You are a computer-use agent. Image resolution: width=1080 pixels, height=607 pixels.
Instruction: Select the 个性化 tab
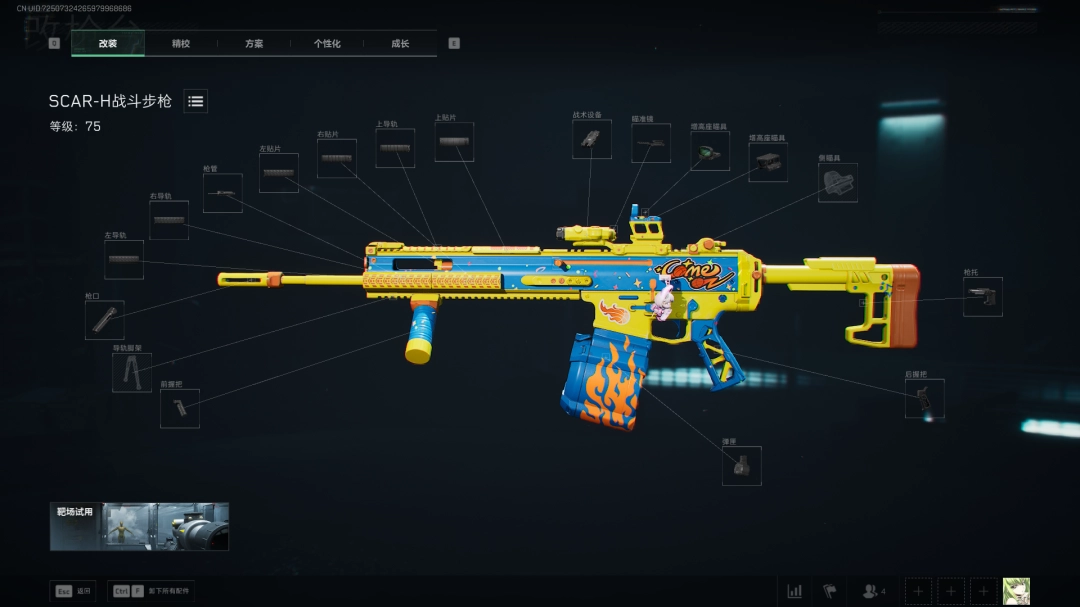coord(327,44)
